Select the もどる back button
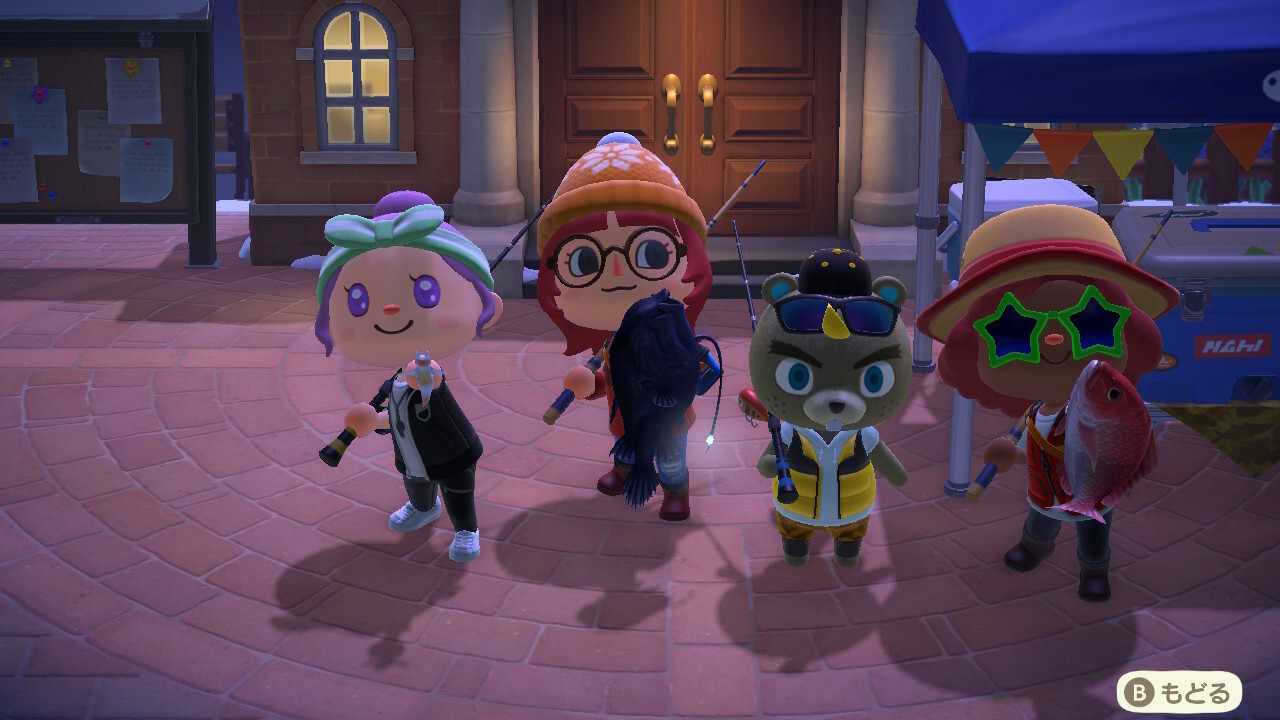This screenshot has width=1280, height=720. [x=1179, y=691]
